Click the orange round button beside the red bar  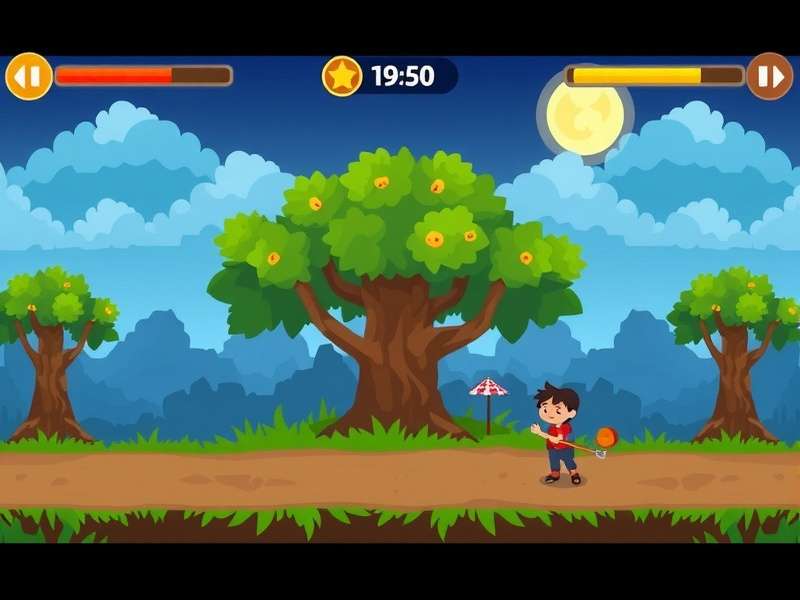pyautogui.click(x=29, y=76)
